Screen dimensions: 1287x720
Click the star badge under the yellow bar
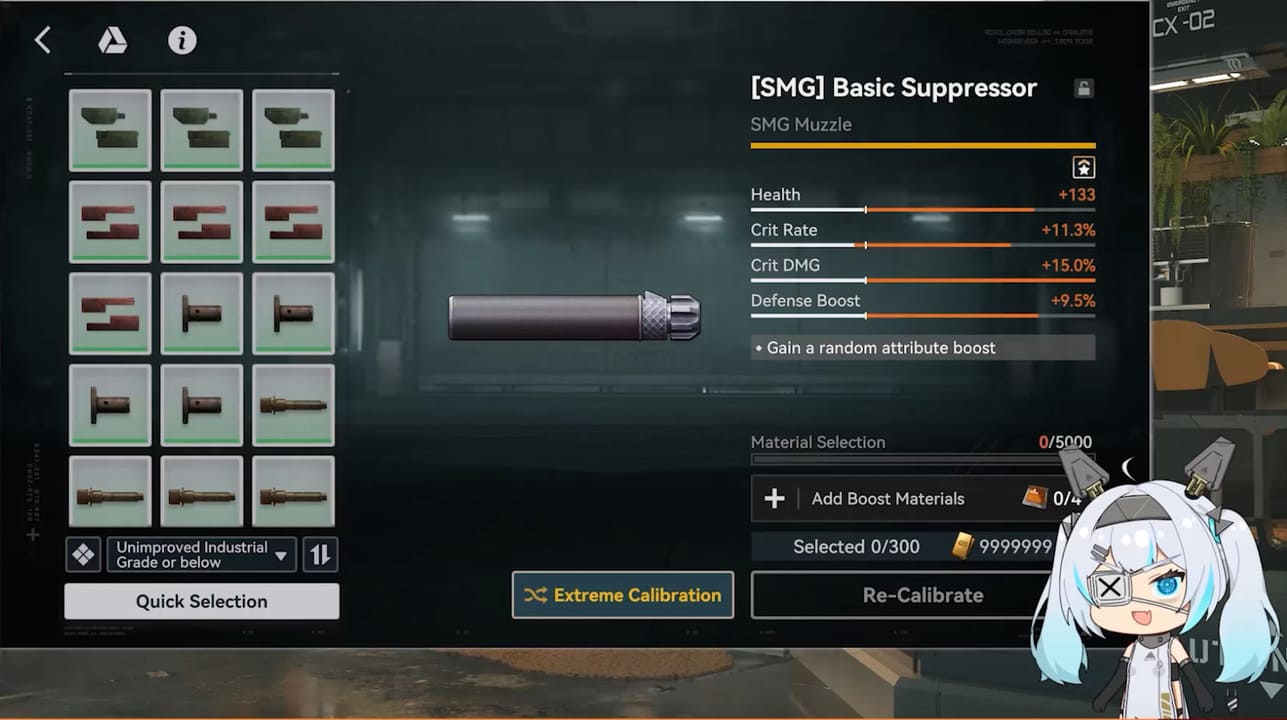pyautogui.click(x=1084, y=168)
